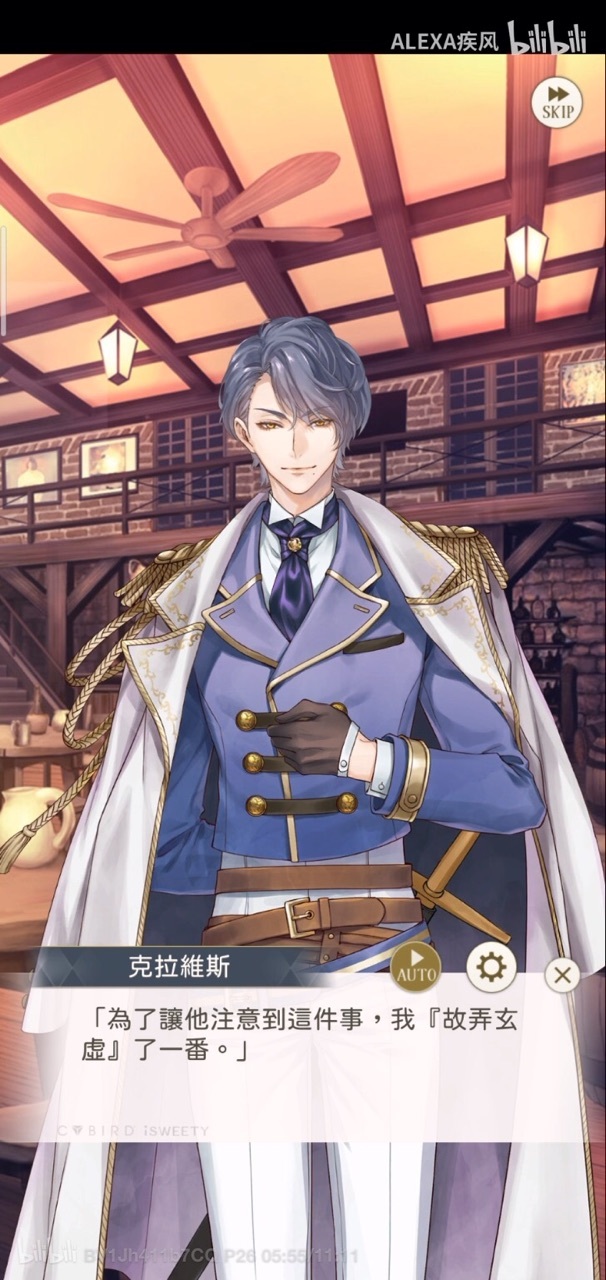Image resolution: width=606 pixels, height=1280 pixels.
Task: Hide the dialogue box with X
Action: click(563, 975)
